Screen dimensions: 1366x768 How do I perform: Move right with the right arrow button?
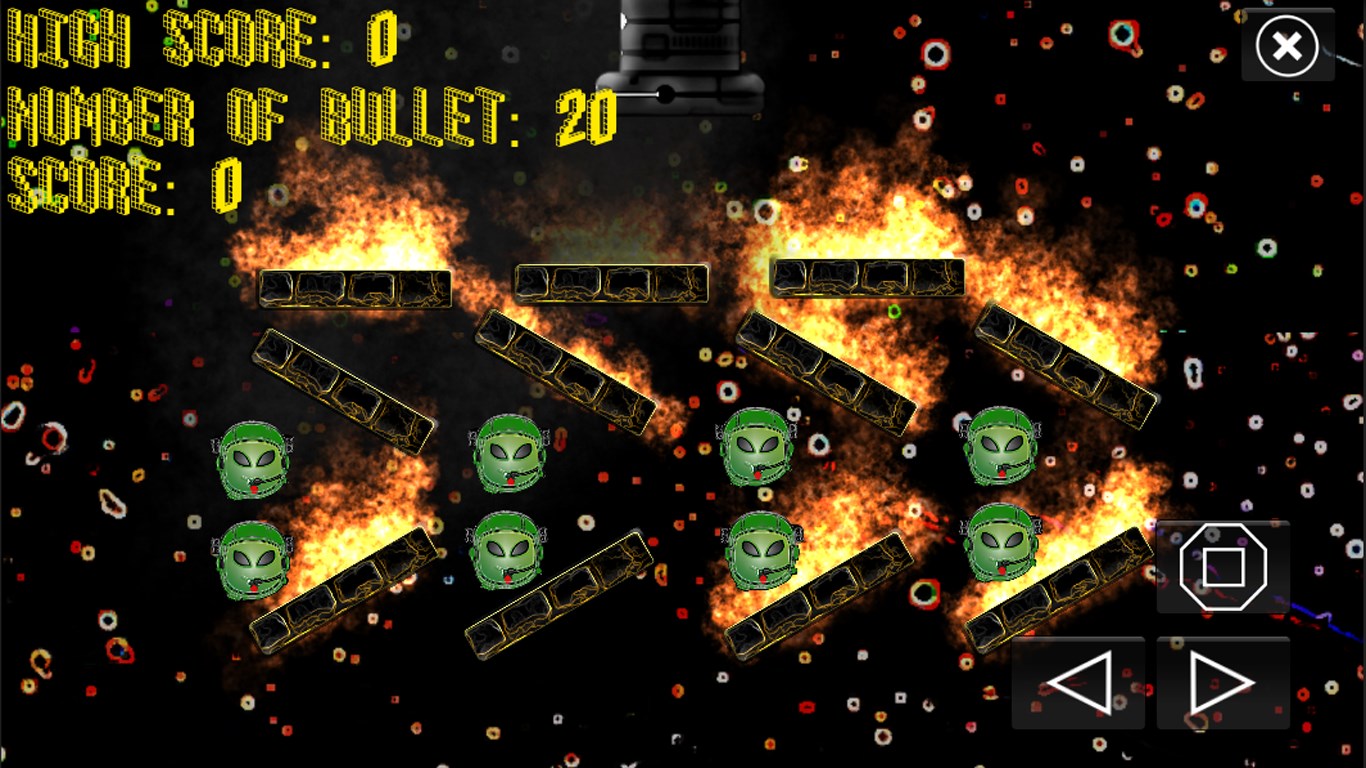click(1222, 683)
